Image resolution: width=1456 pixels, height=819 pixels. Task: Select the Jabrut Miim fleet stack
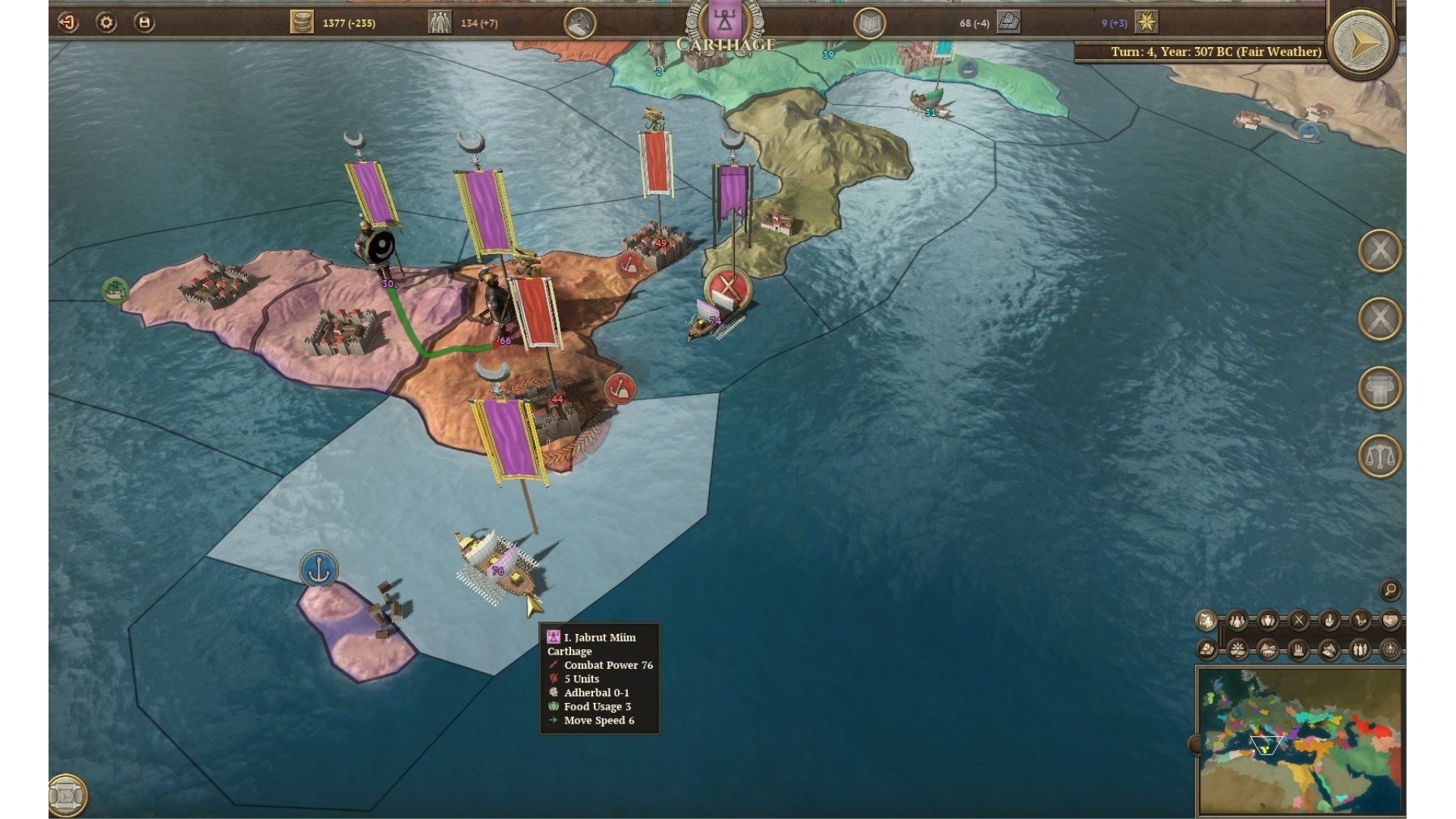(498, 573)
